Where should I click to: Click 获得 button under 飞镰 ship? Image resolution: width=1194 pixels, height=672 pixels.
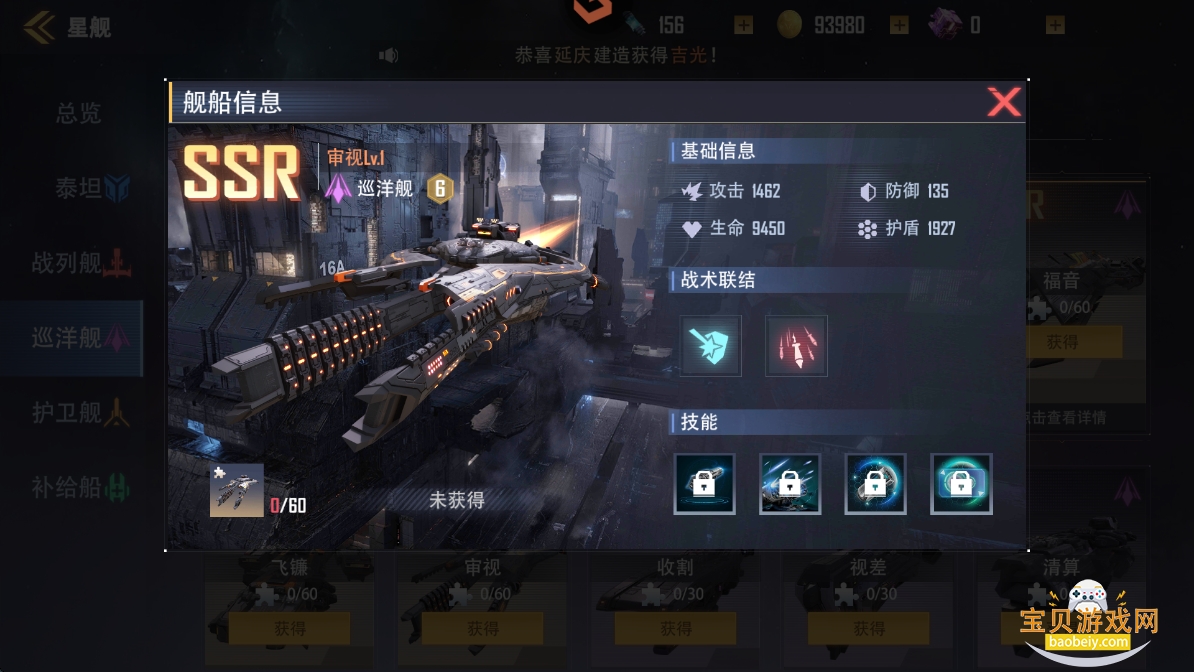(289, 629)
